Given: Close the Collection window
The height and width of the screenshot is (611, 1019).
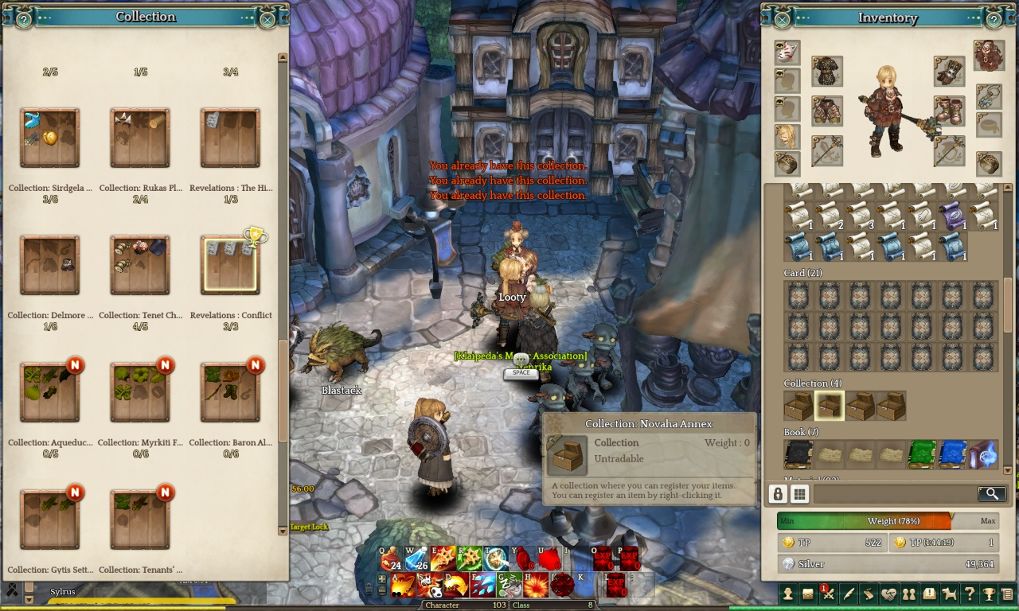Looking at the screenshot, I should pyautogui.click(x=267, y=18).
